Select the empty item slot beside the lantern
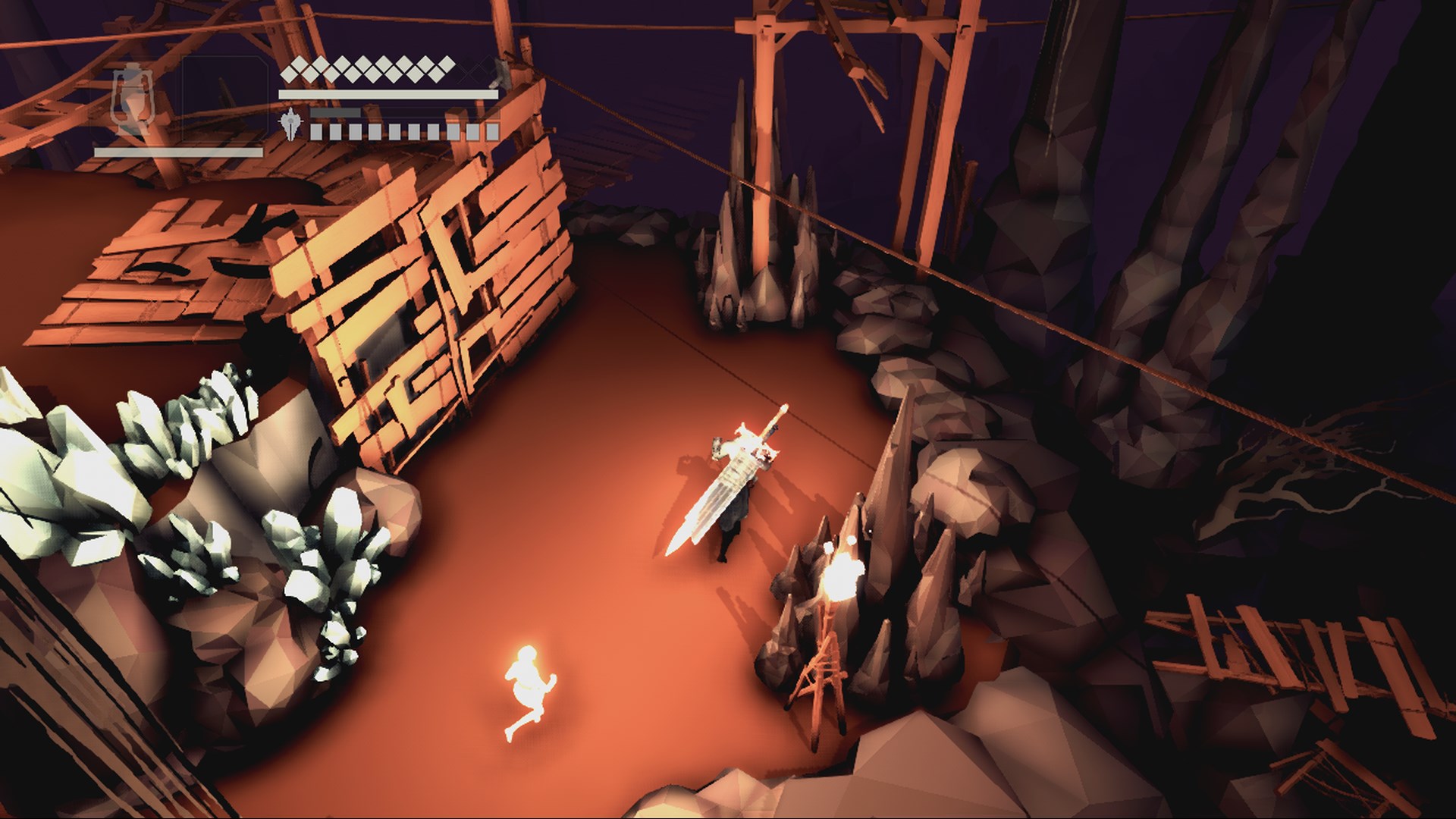 tap(224, 99)
